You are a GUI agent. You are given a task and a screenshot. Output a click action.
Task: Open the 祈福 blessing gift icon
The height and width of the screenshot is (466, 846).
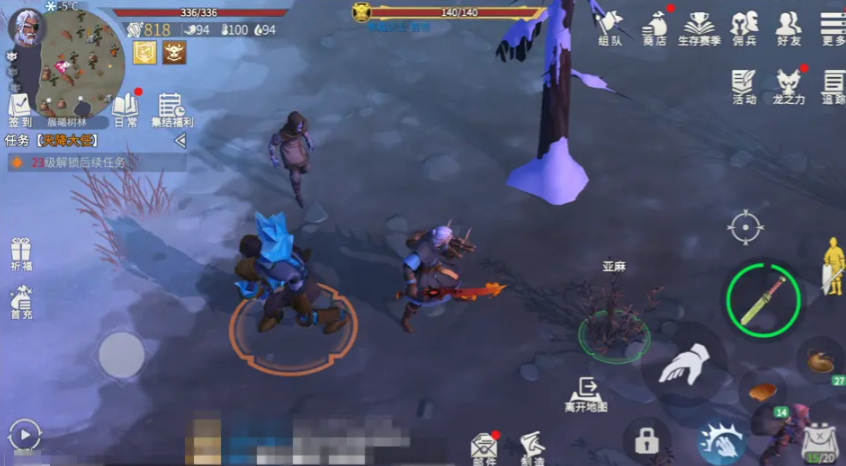coord(20,254)
